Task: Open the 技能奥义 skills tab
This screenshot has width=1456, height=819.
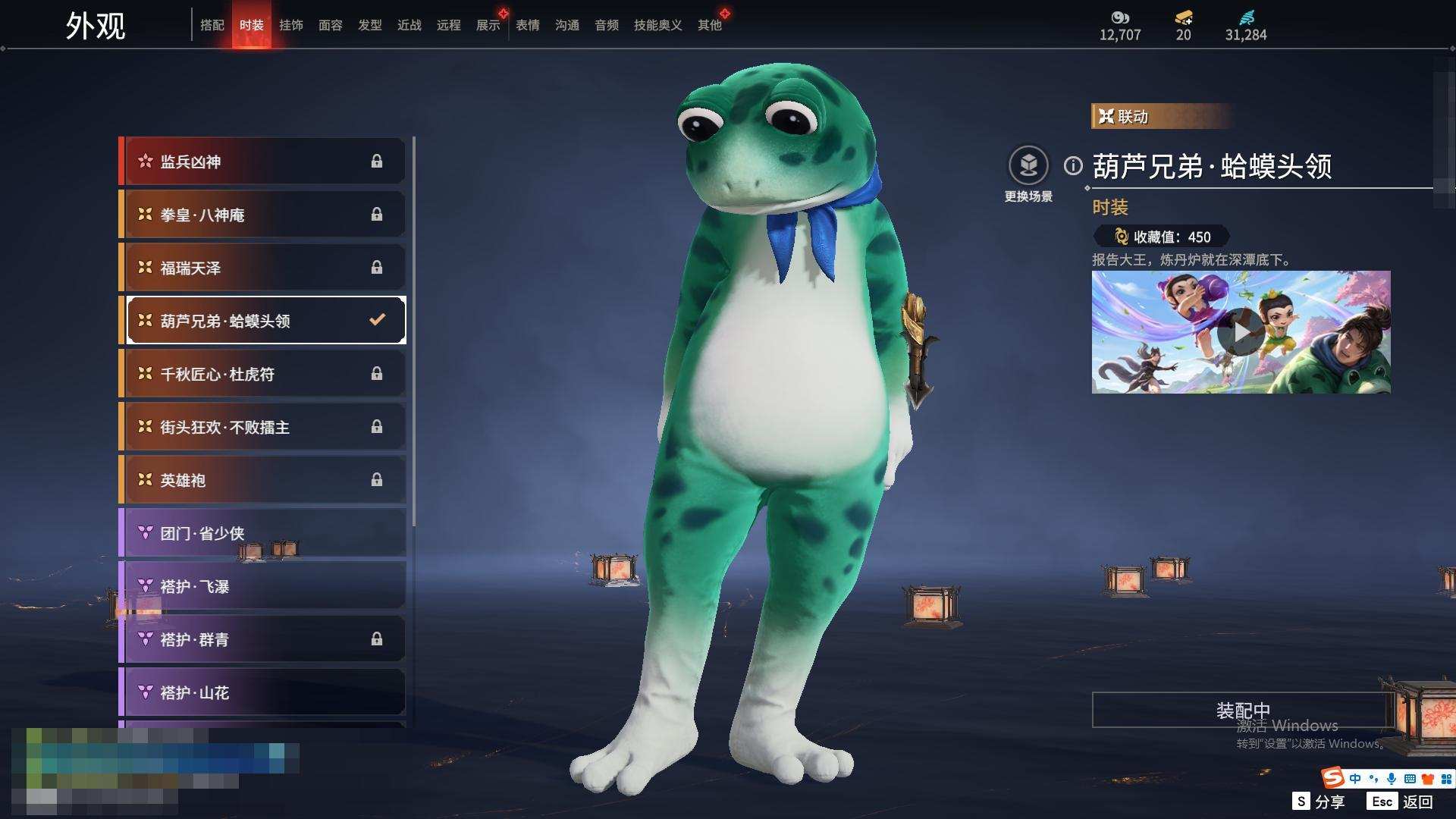Action: (x=657, y=25)
